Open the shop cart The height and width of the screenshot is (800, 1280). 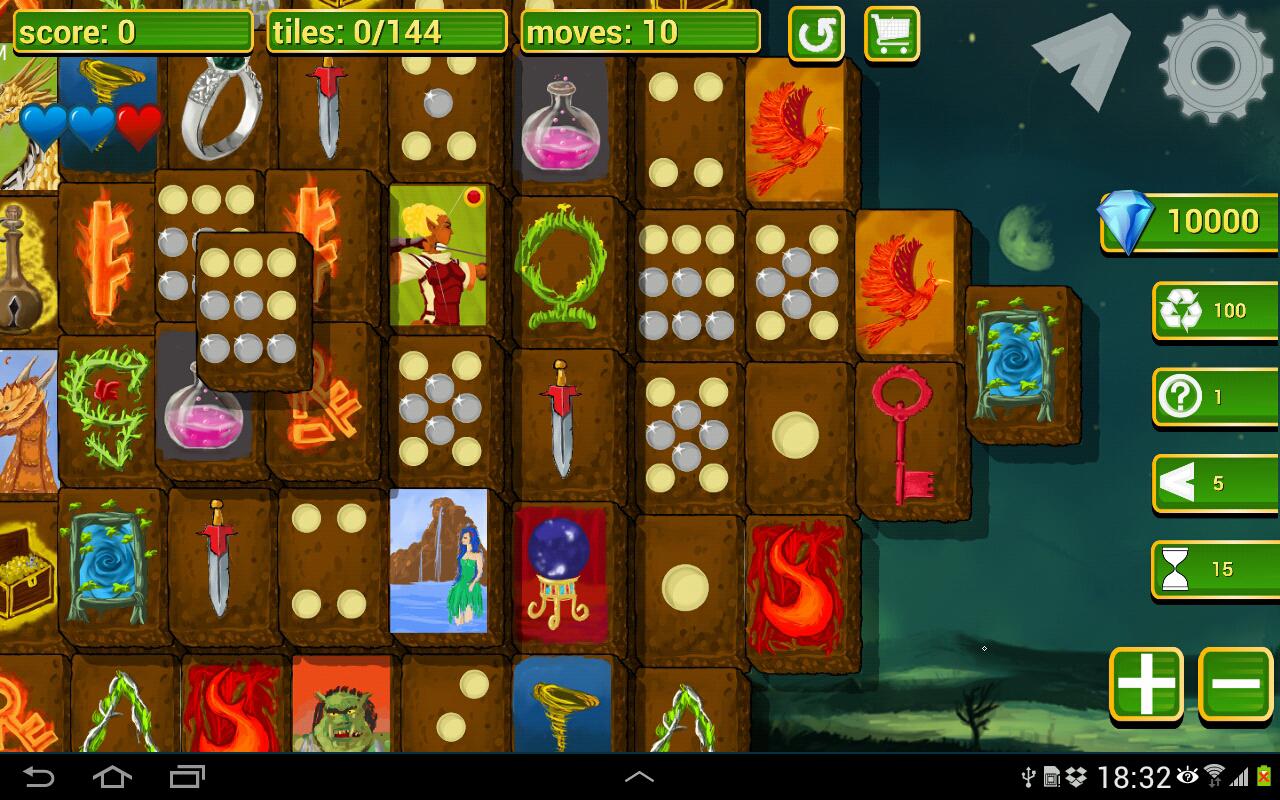[x=891, y=35]
